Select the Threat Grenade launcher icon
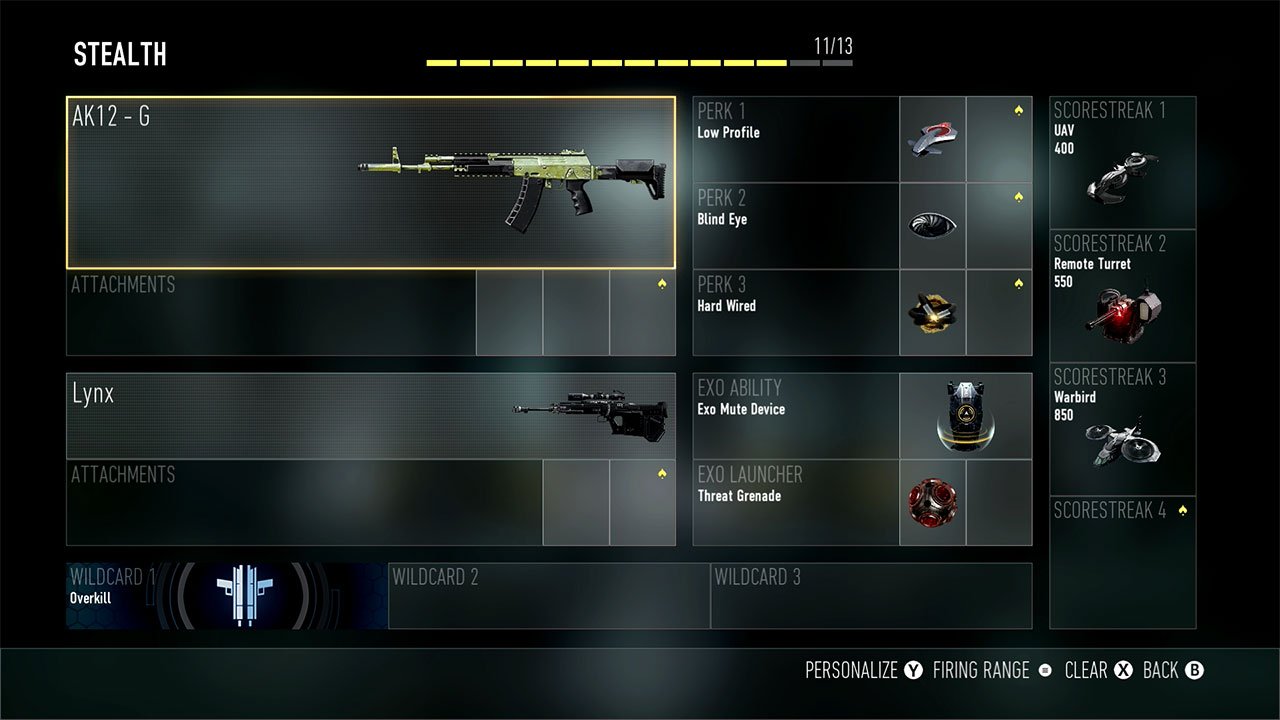Screen dimensions: 1280x720 tap(932, 504)
